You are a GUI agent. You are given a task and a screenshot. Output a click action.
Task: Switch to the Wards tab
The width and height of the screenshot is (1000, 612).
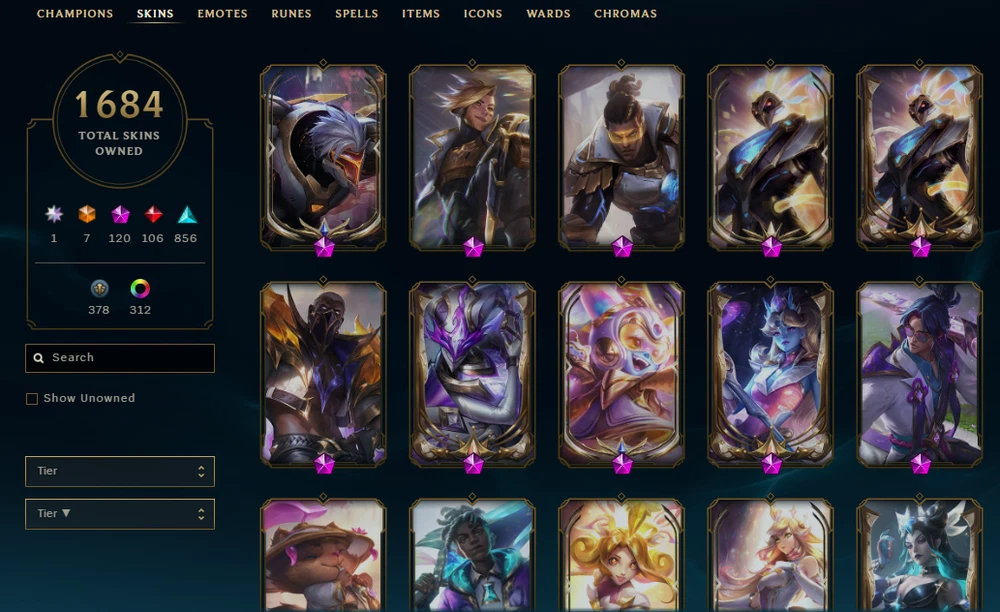click(548, 14)
